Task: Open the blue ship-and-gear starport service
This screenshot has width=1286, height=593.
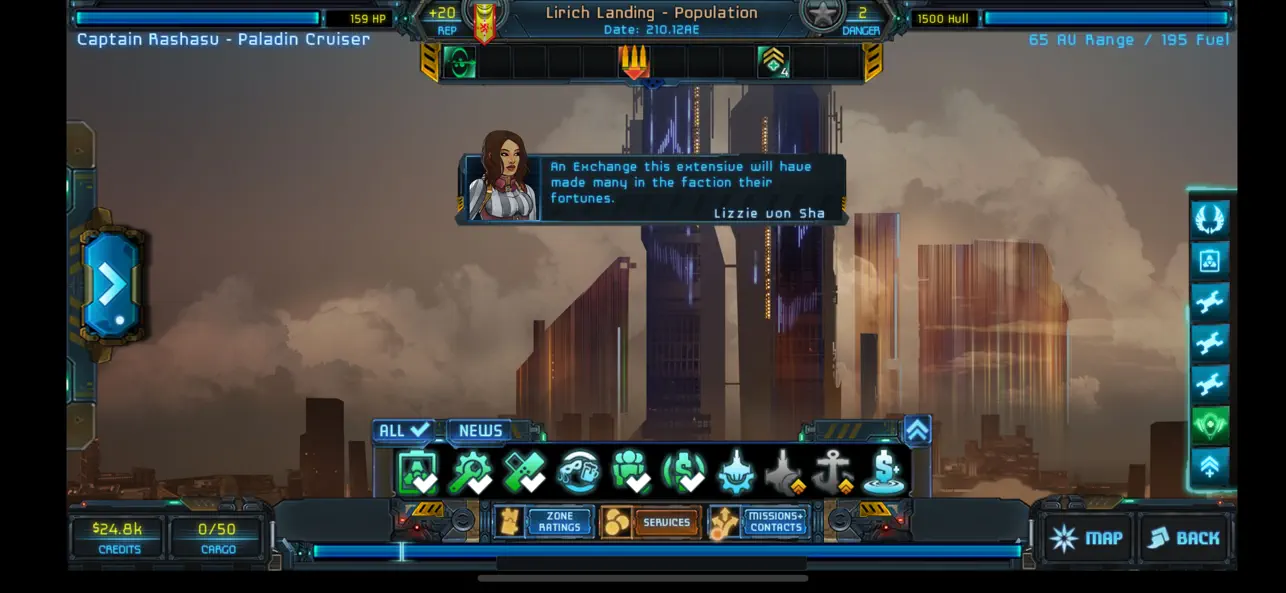Action: pos(736,472)
